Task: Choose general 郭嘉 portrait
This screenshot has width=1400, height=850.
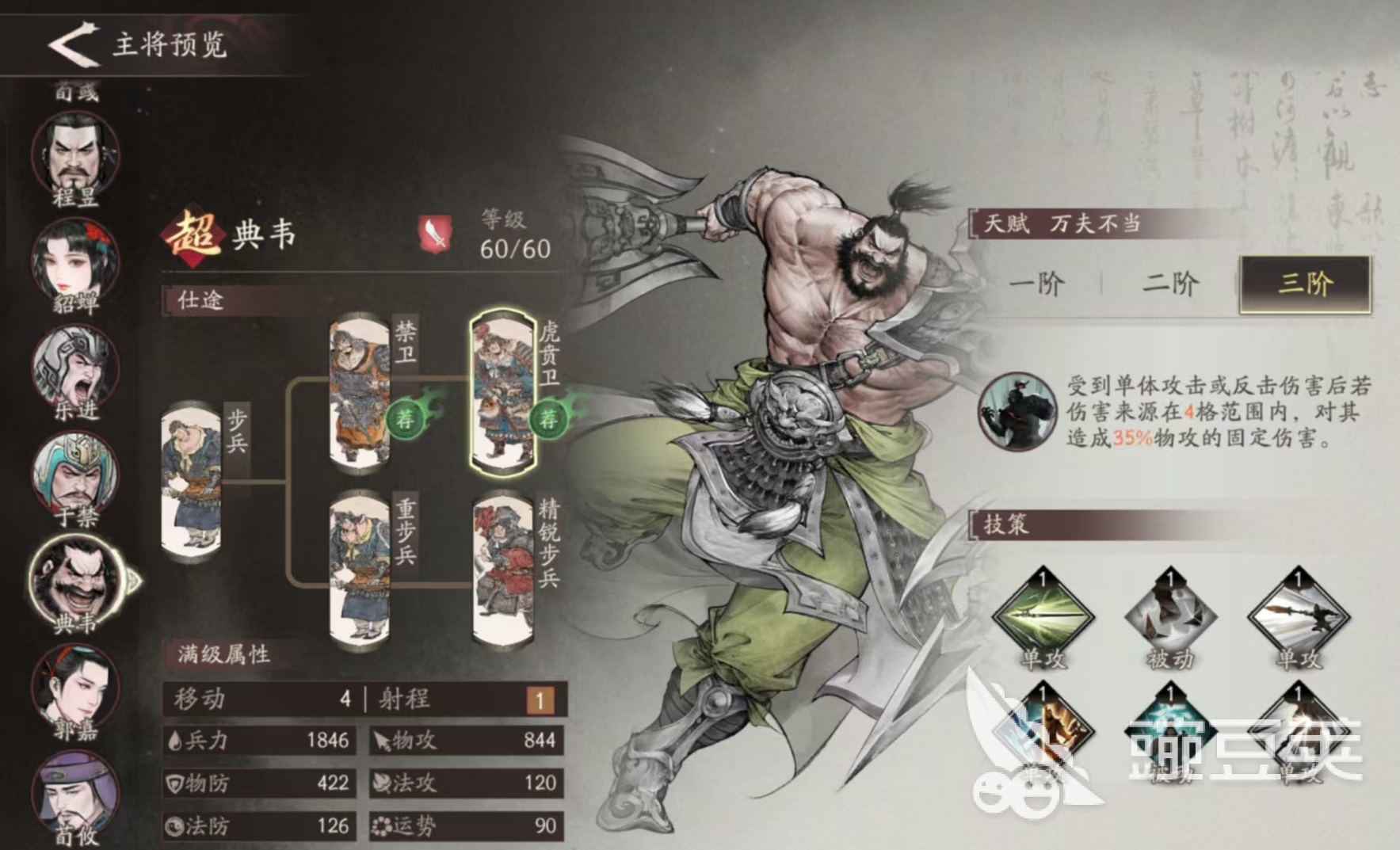Action: (x=75, y=688)
